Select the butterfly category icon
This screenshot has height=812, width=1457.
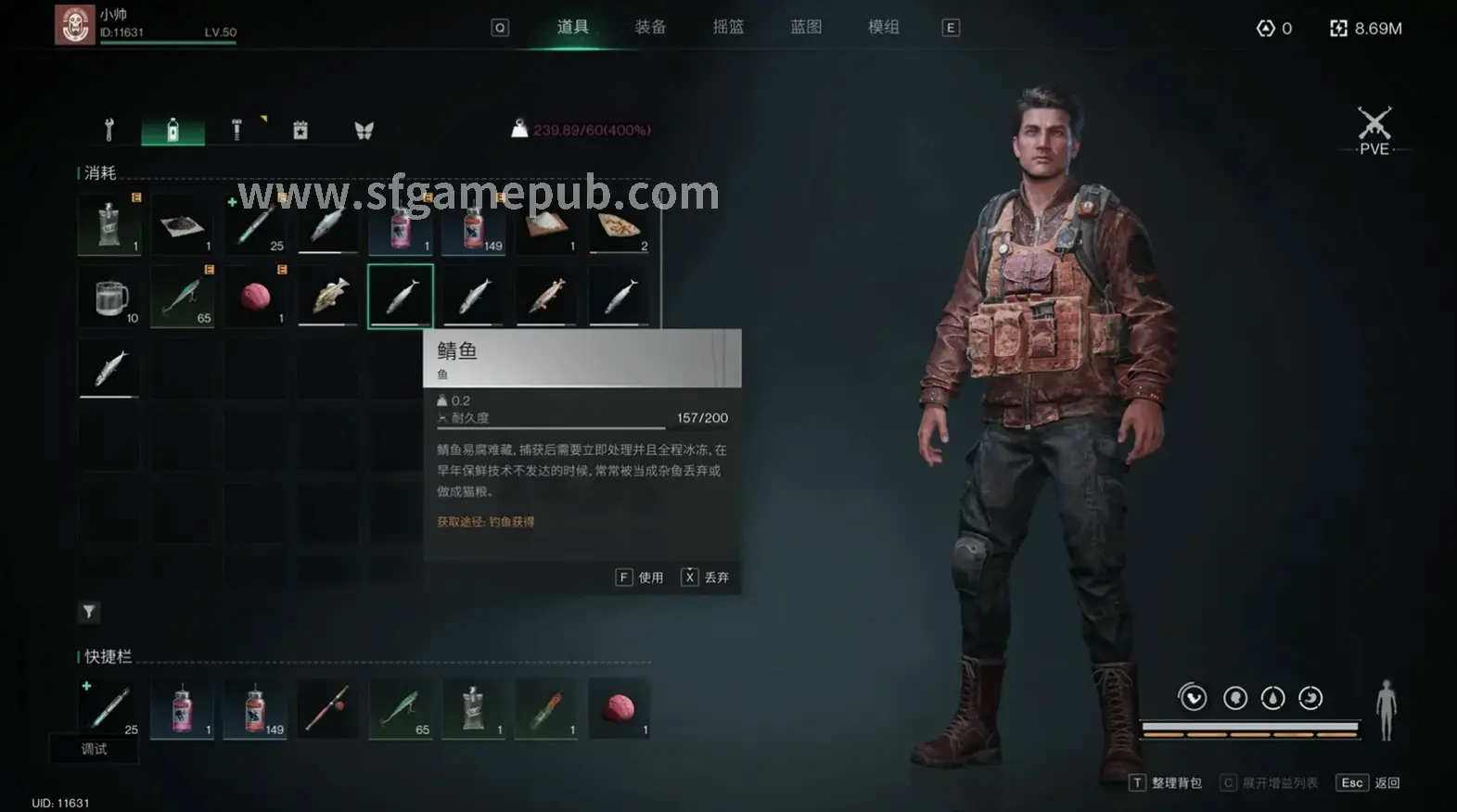tap(364, 130)
